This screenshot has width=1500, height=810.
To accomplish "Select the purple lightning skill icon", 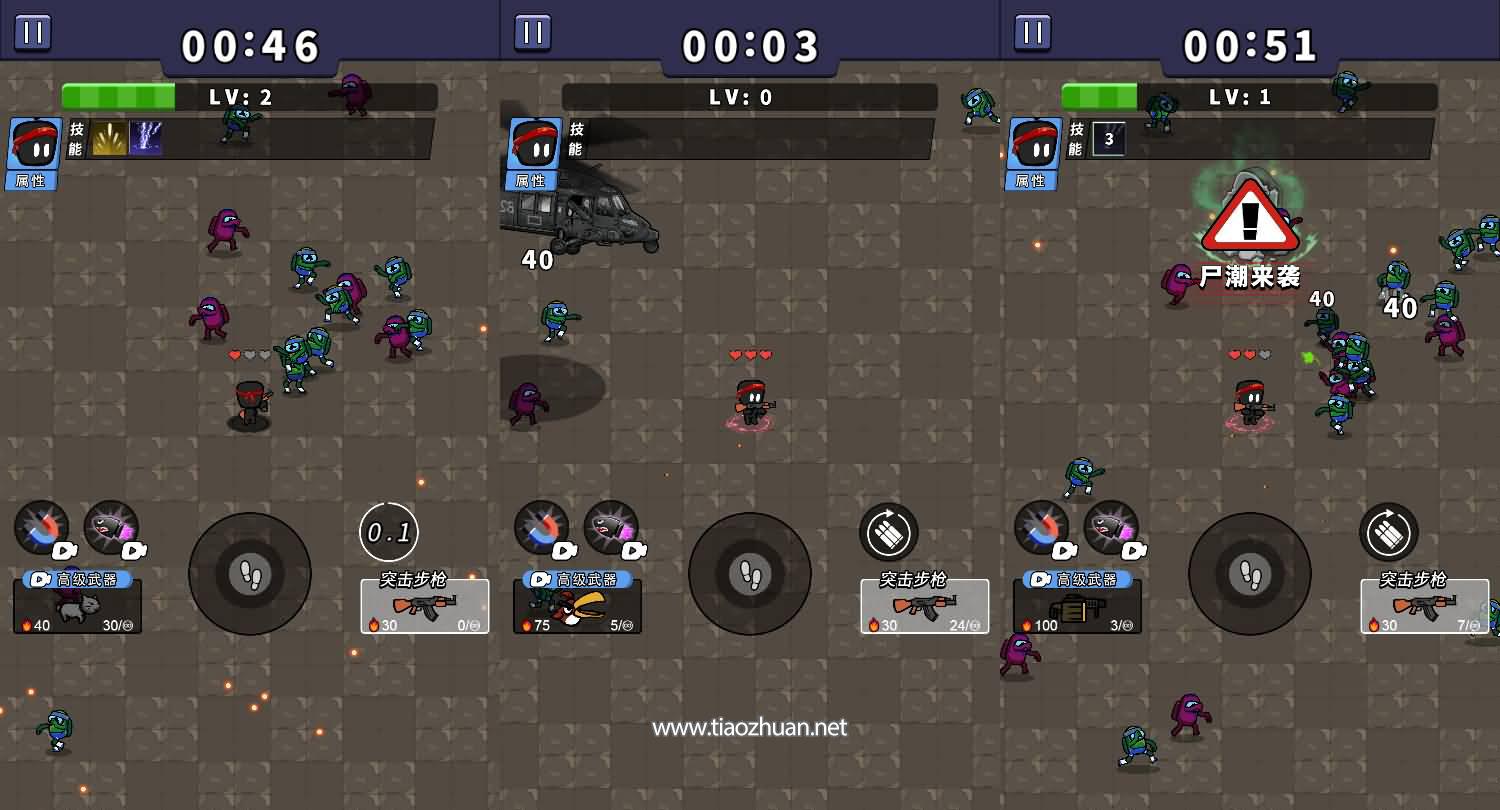I will click(x=146, y=139).
